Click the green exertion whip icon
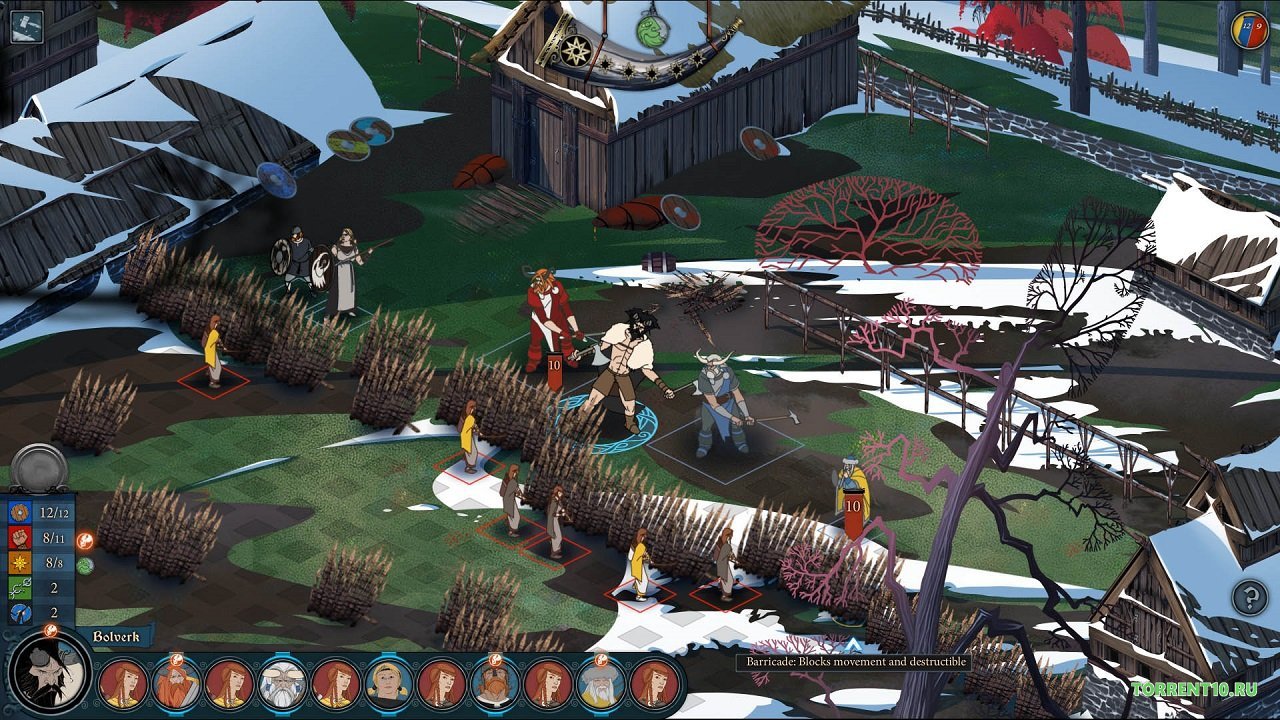The height and width of the screenshot is (720, 1280). click(20, 587)
